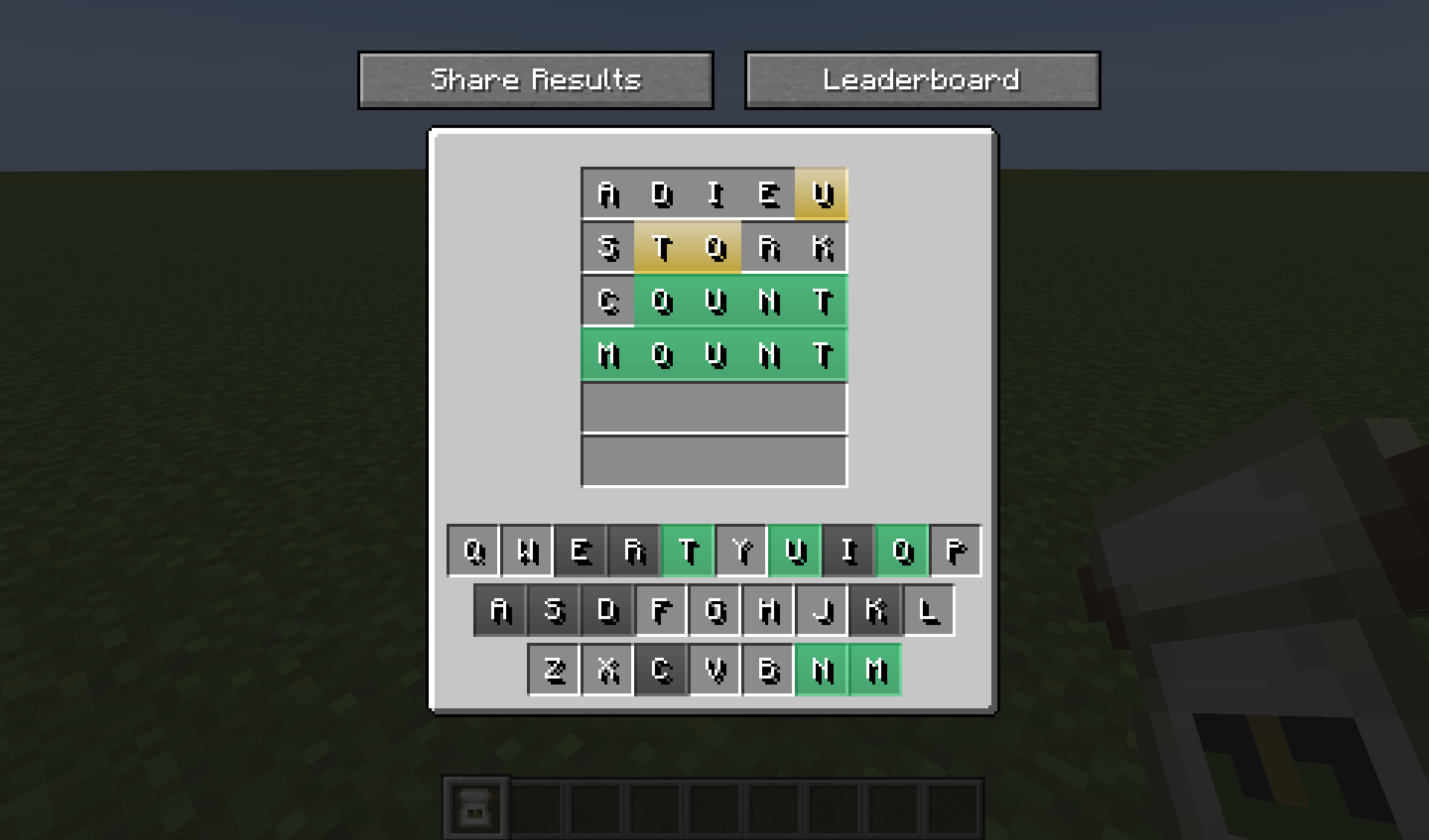Select the greyed-out E key
The width and height of the screenshot is (1429, 840).
[x=581, y=551]
